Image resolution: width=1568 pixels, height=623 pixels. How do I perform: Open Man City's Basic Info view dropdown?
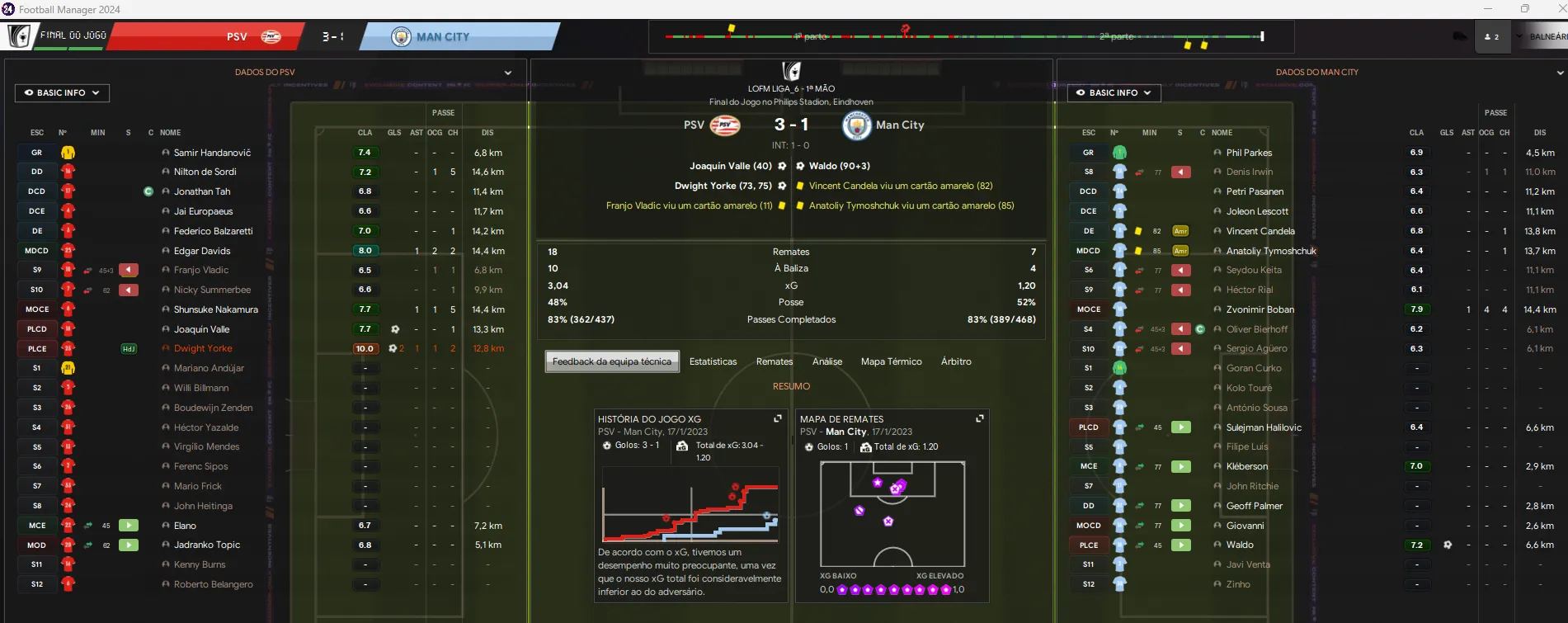[x=1114, y=93]
